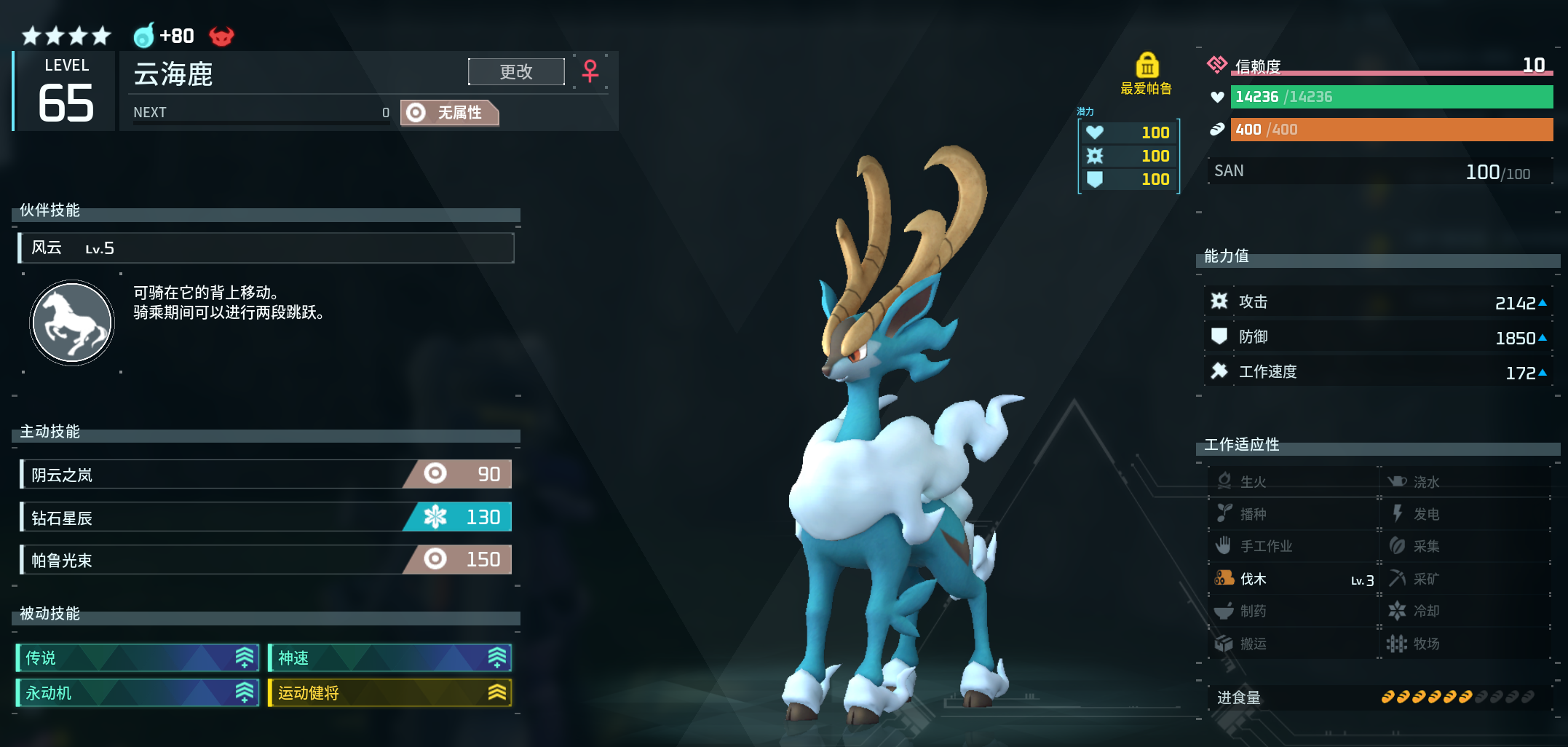
Task: Select the 伐木 Lv.3 work suitability entry
Action: (1293, 580)
